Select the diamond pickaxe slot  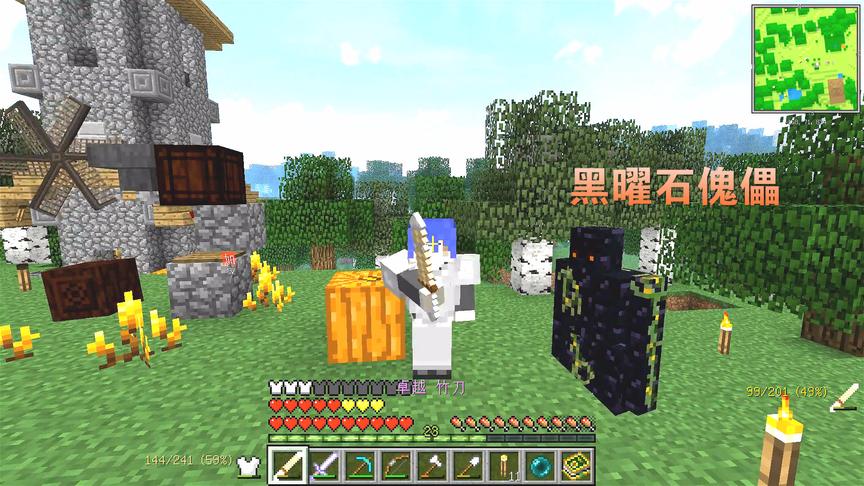coord(359,465)
